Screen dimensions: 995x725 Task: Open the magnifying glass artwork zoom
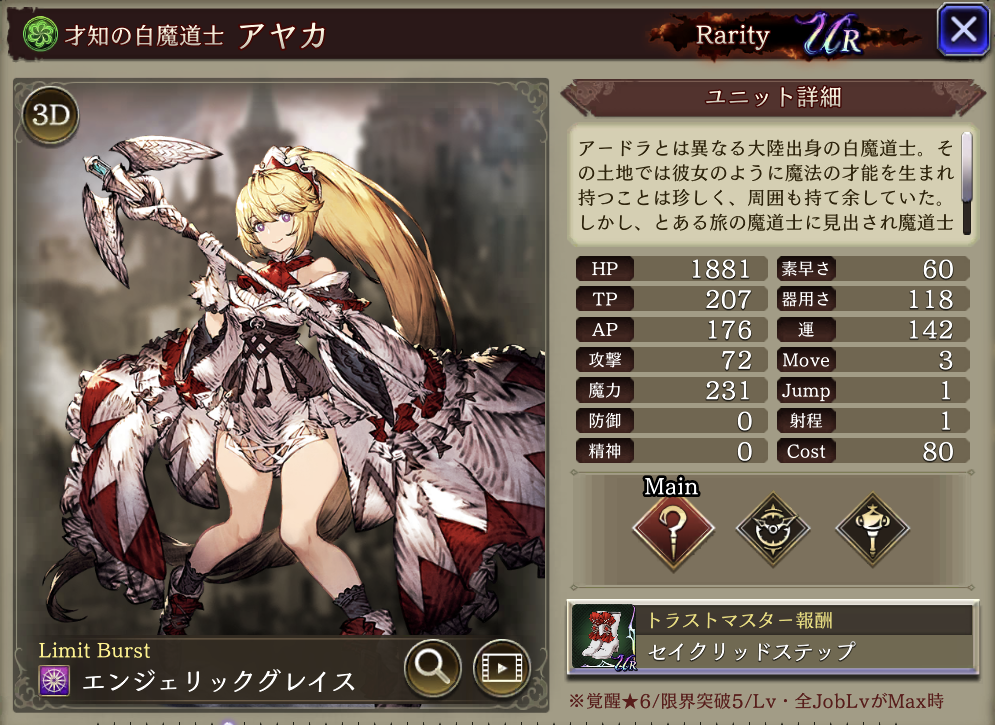point(432,667)
